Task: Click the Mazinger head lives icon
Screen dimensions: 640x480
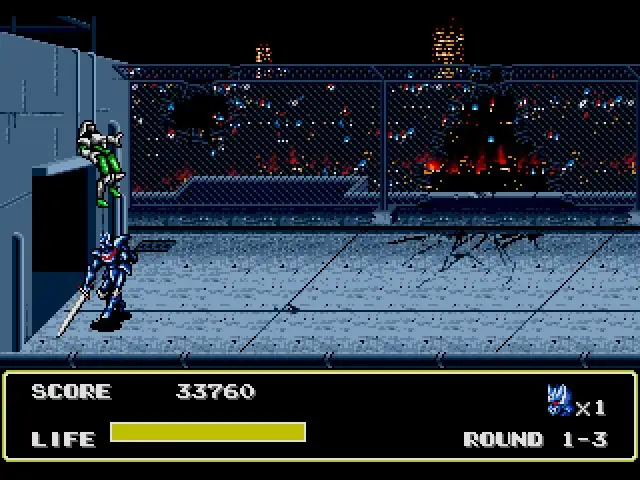Action: point(559,401)
